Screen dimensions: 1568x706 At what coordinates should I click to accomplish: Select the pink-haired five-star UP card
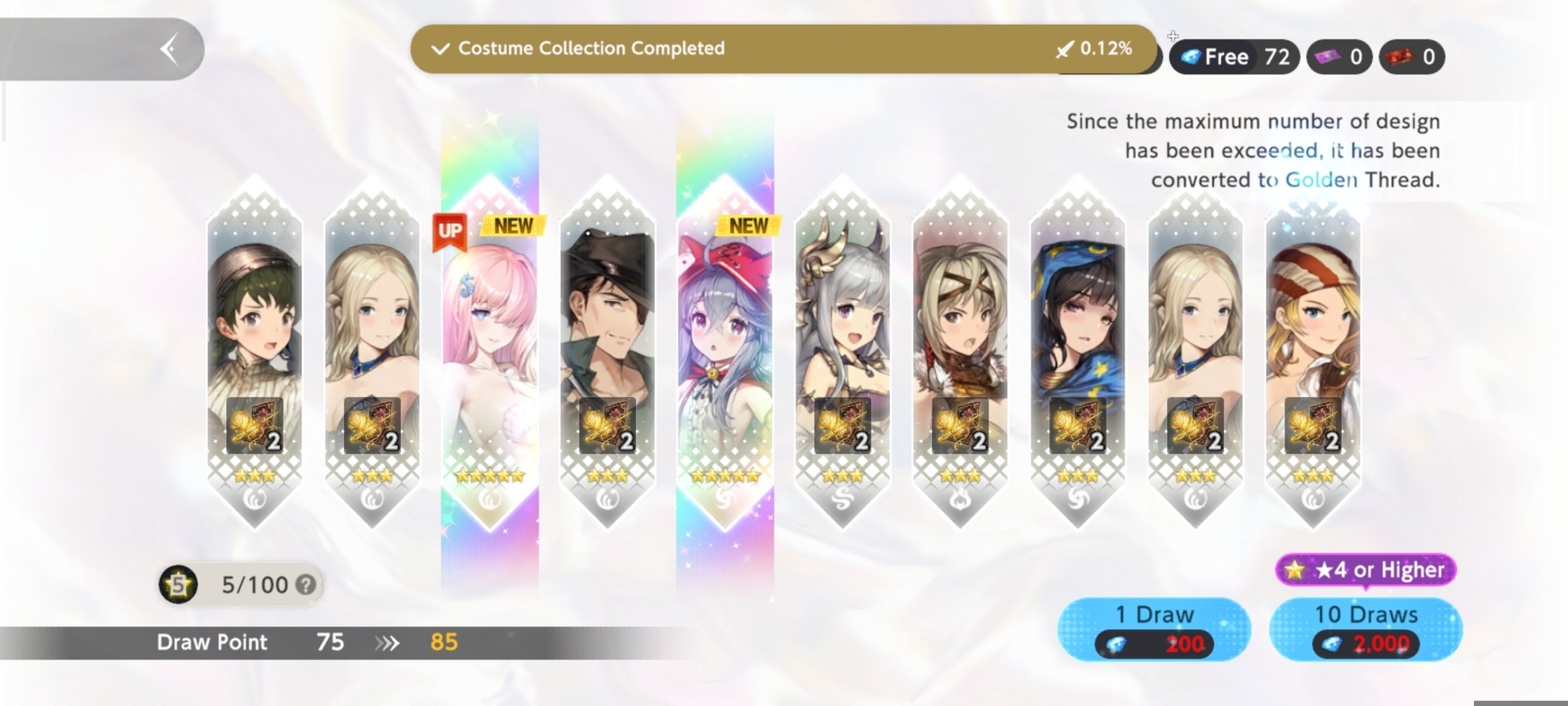tap(490, 351)
